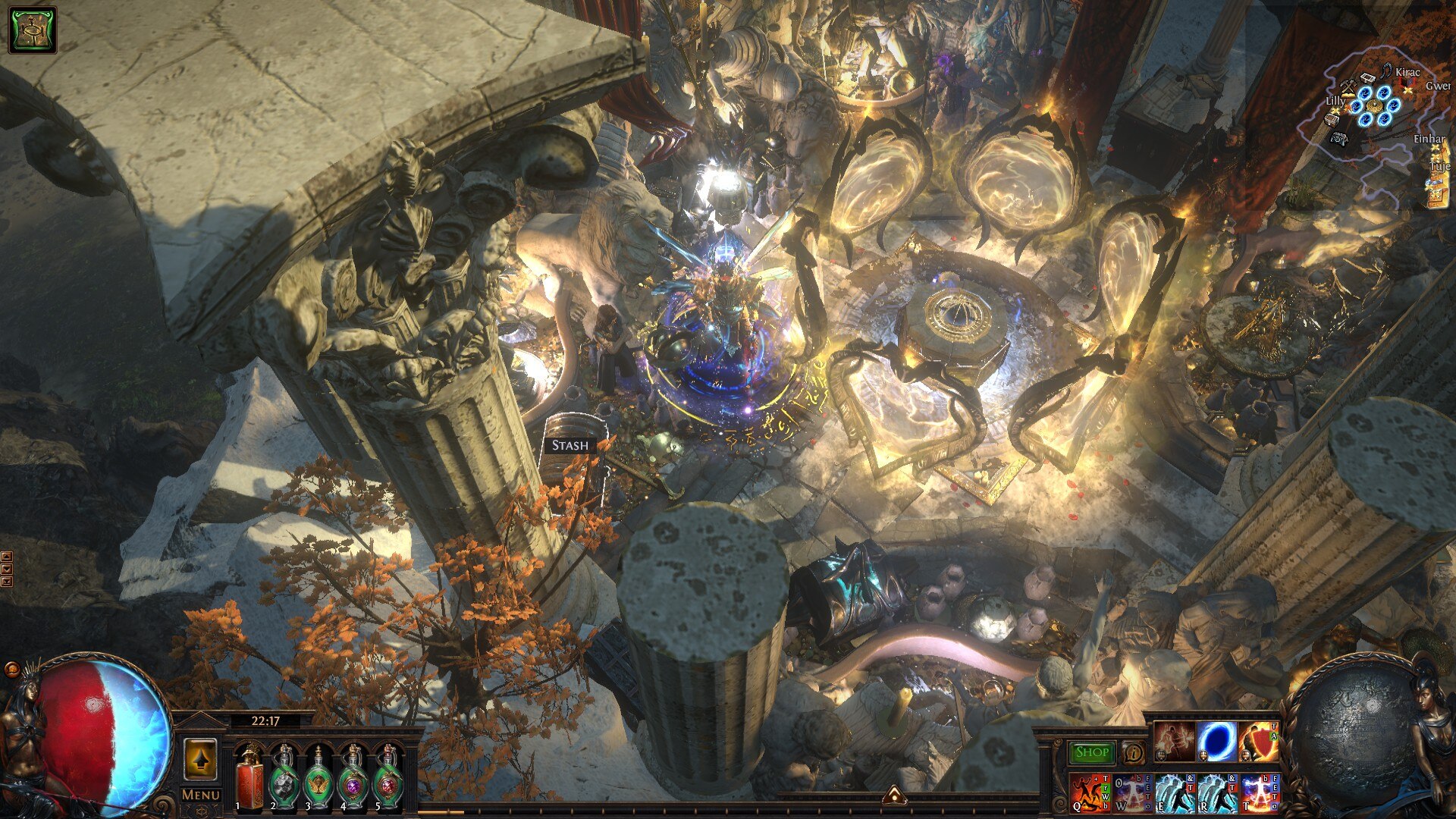The image size is (1456, 819).
Task: Open the green Shop button
Action: [1092, 752]
